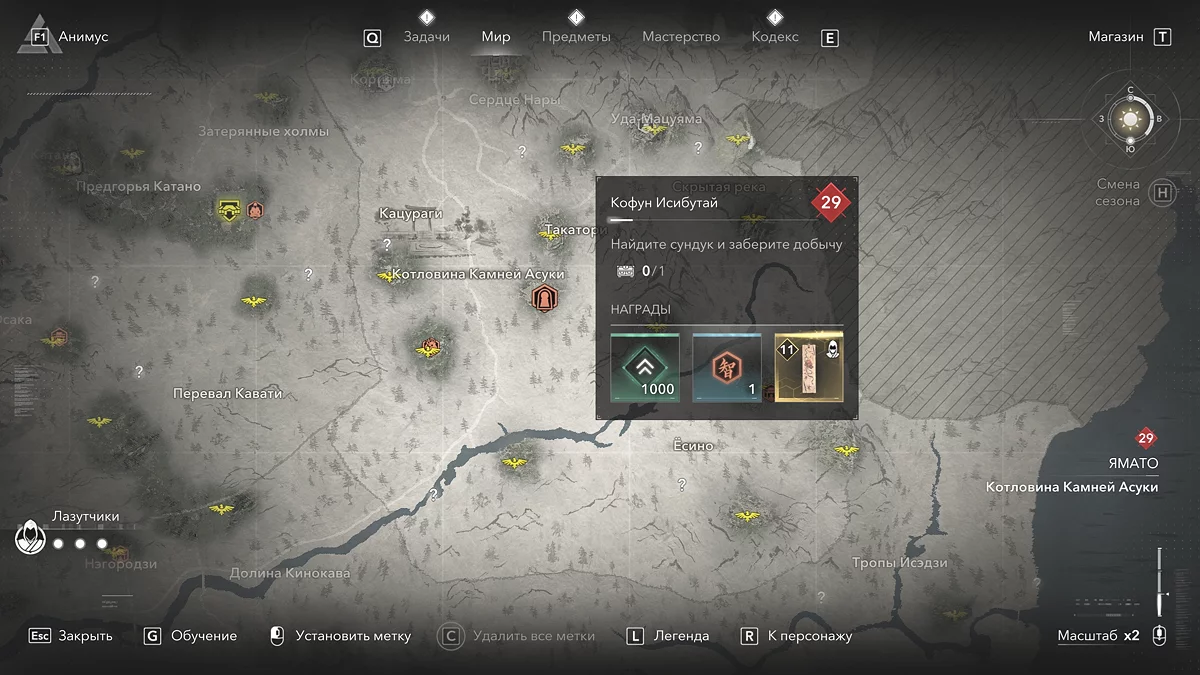Open the Мастерство tab

(681, 37)
